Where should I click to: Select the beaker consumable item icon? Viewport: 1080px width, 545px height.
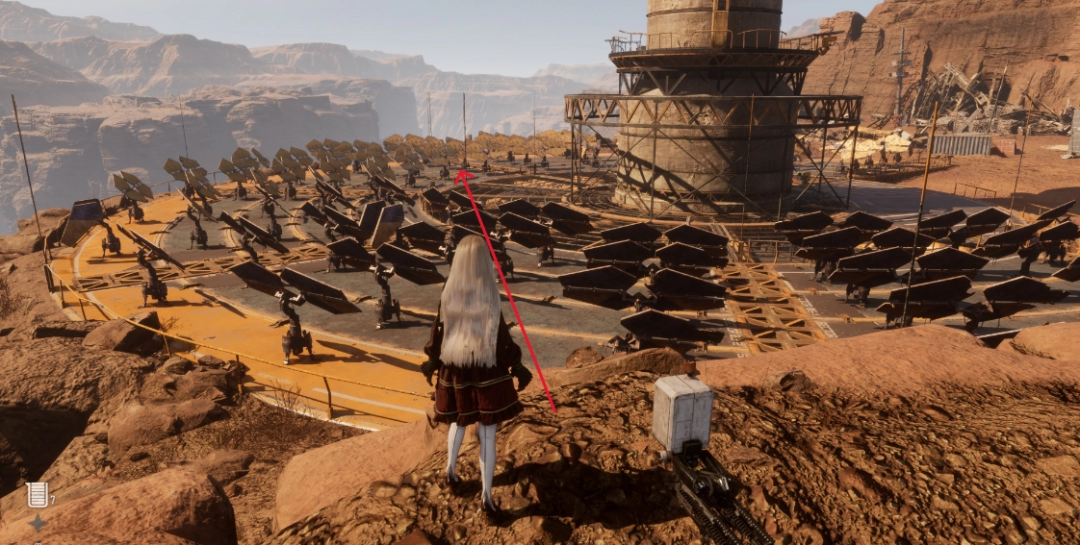coord(38,494)
